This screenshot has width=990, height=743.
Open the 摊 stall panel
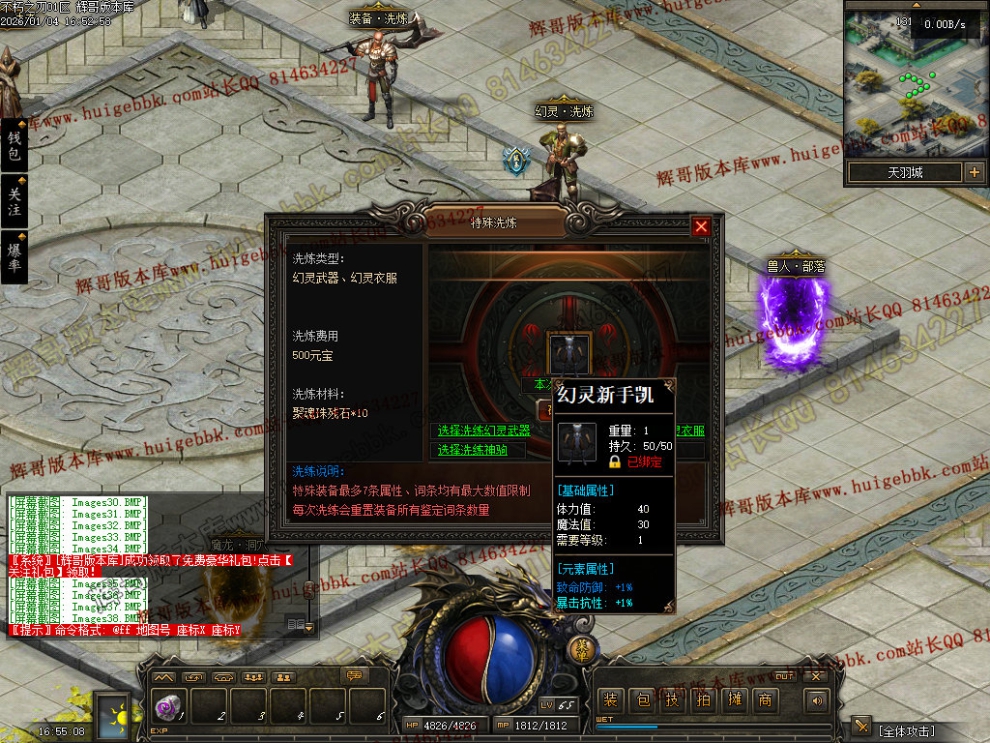[735, 701]
